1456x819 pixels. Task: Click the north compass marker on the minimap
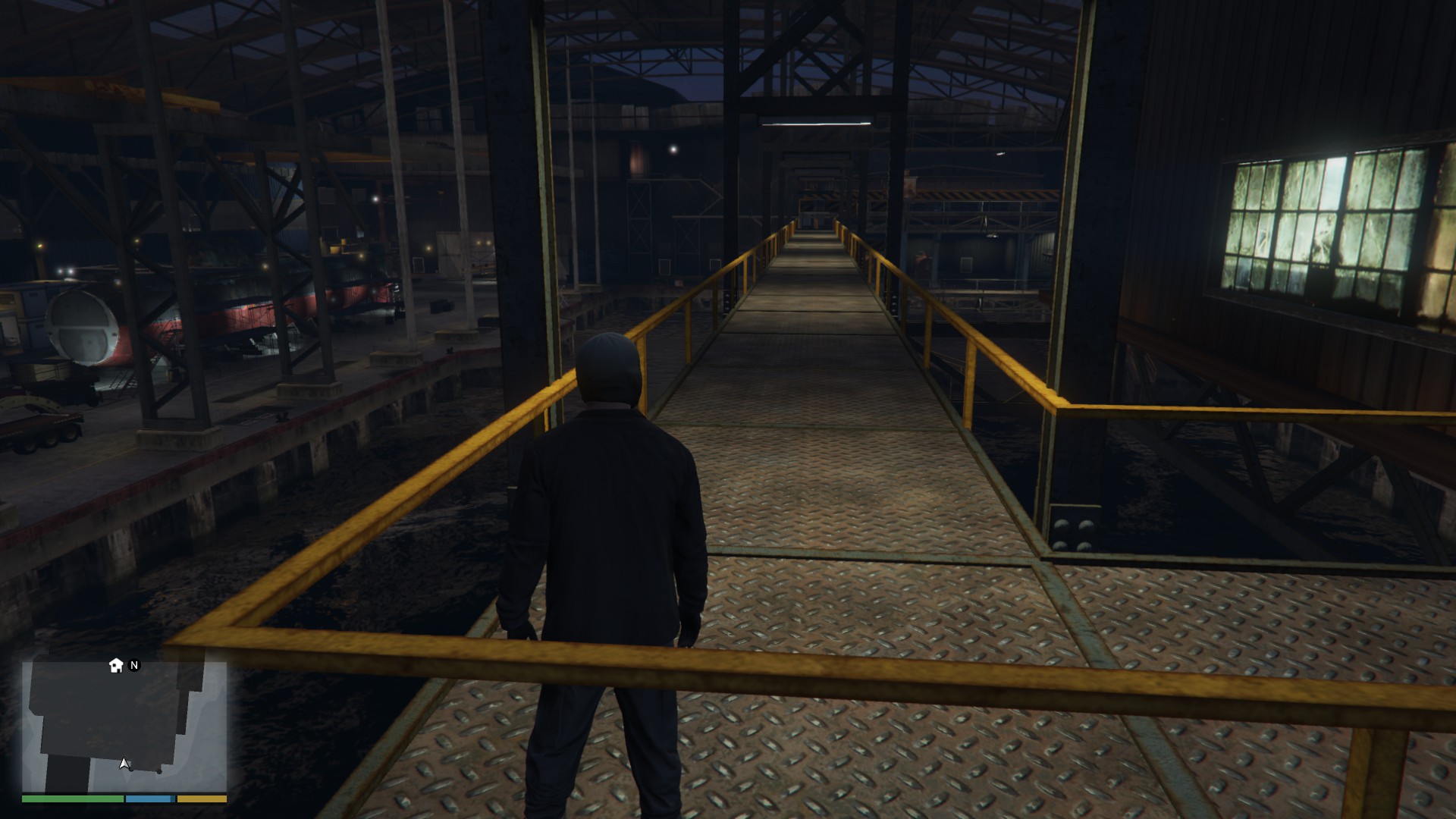[134, 665]
